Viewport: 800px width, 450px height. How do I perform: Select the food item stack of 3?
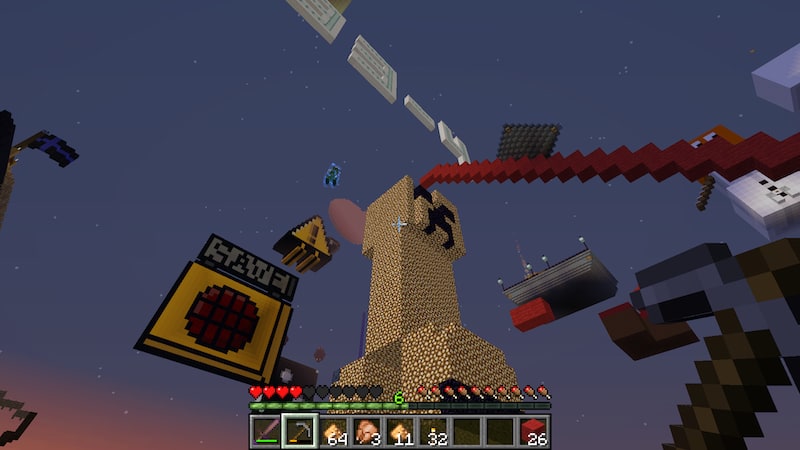click(x=366, y=431)
